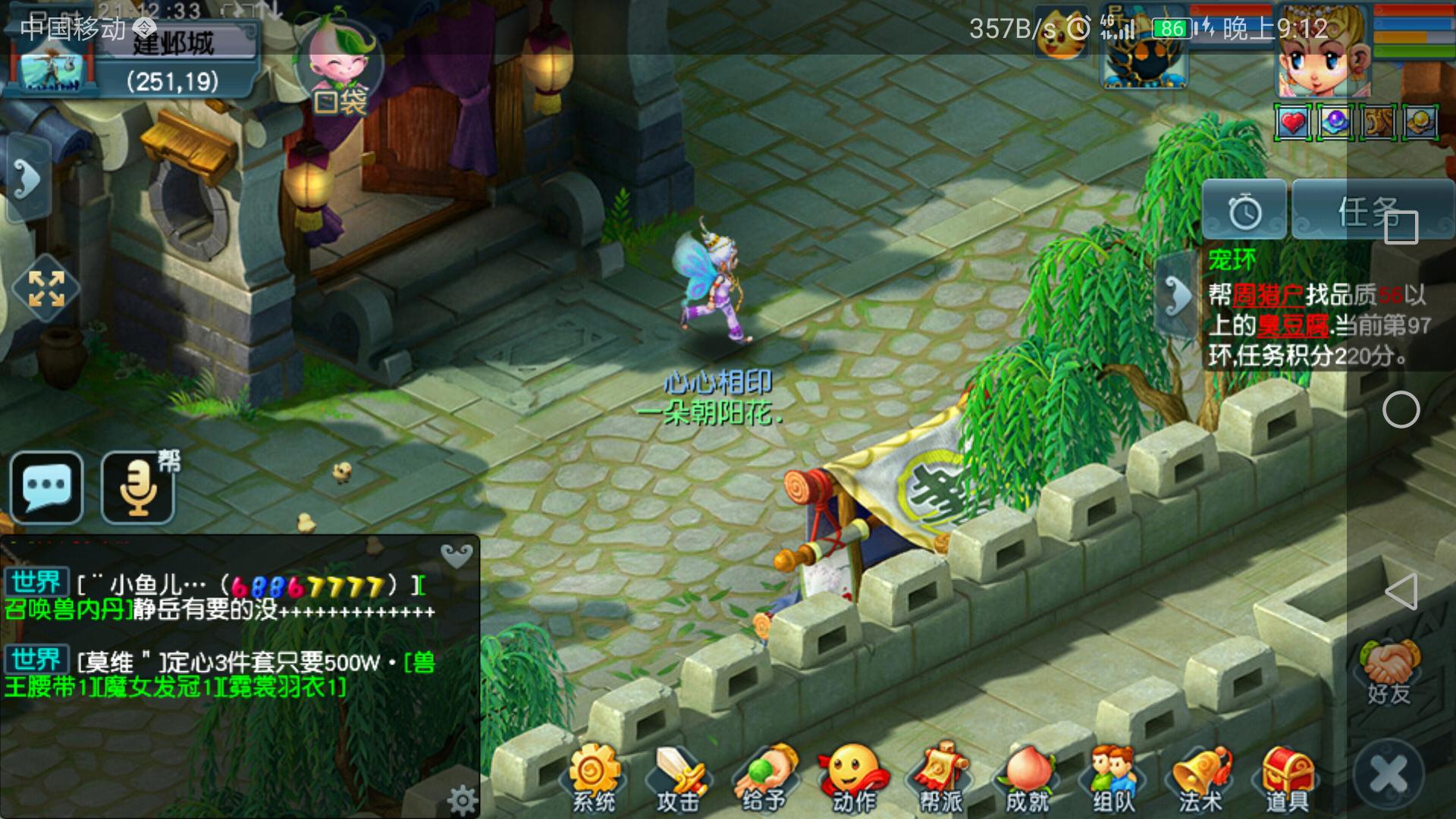Open the chat speech-bubble button
The width and height of the screenshot is (1456, 819).
click(x=47, y=487)
